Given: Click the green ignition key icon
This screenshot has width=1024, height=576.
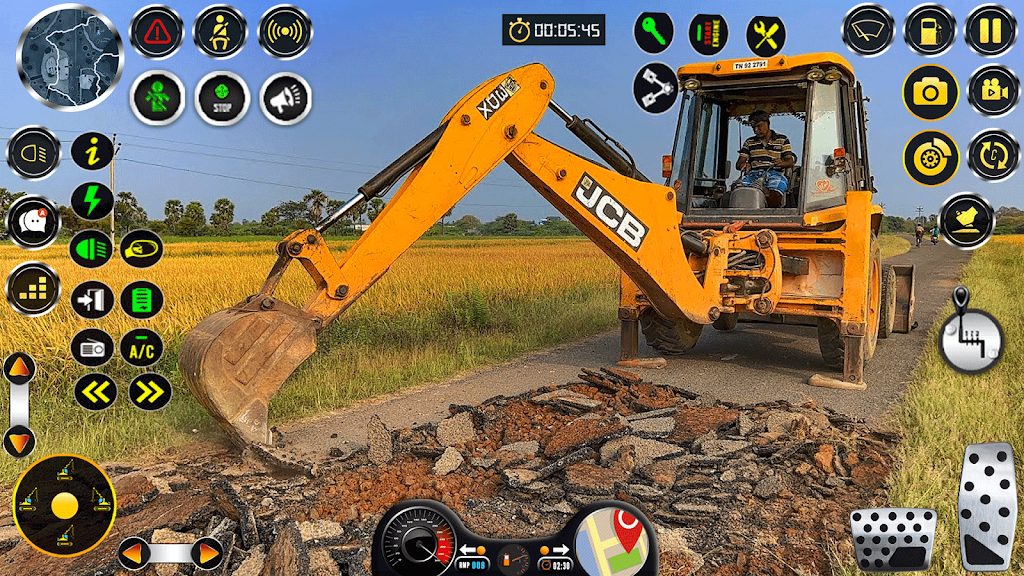Looking at the screenshot, I should tap(654, 33).
